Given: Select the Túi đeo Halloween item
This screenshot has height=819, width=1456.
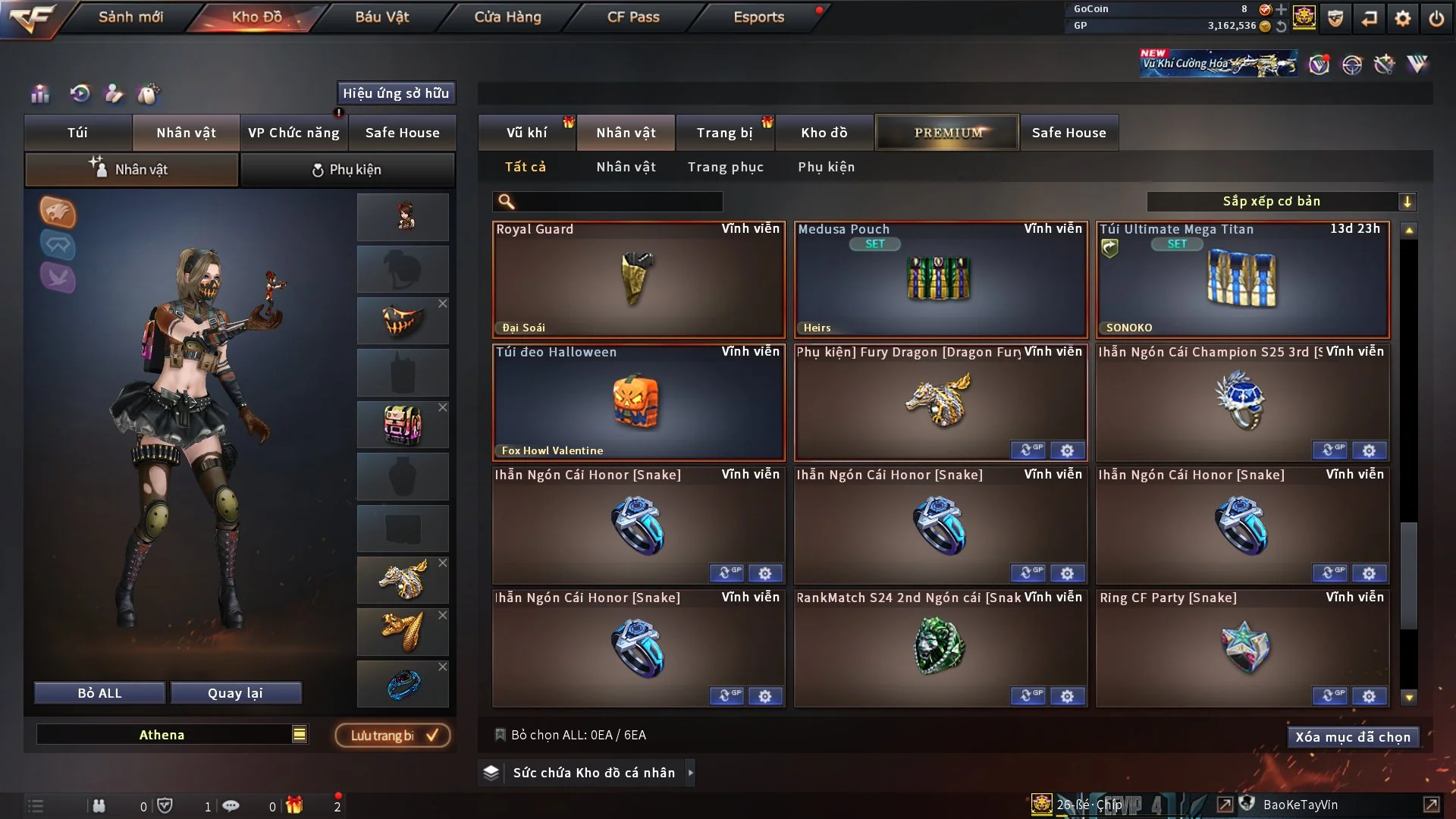Looking at the screenshot, I should [639, 403].
